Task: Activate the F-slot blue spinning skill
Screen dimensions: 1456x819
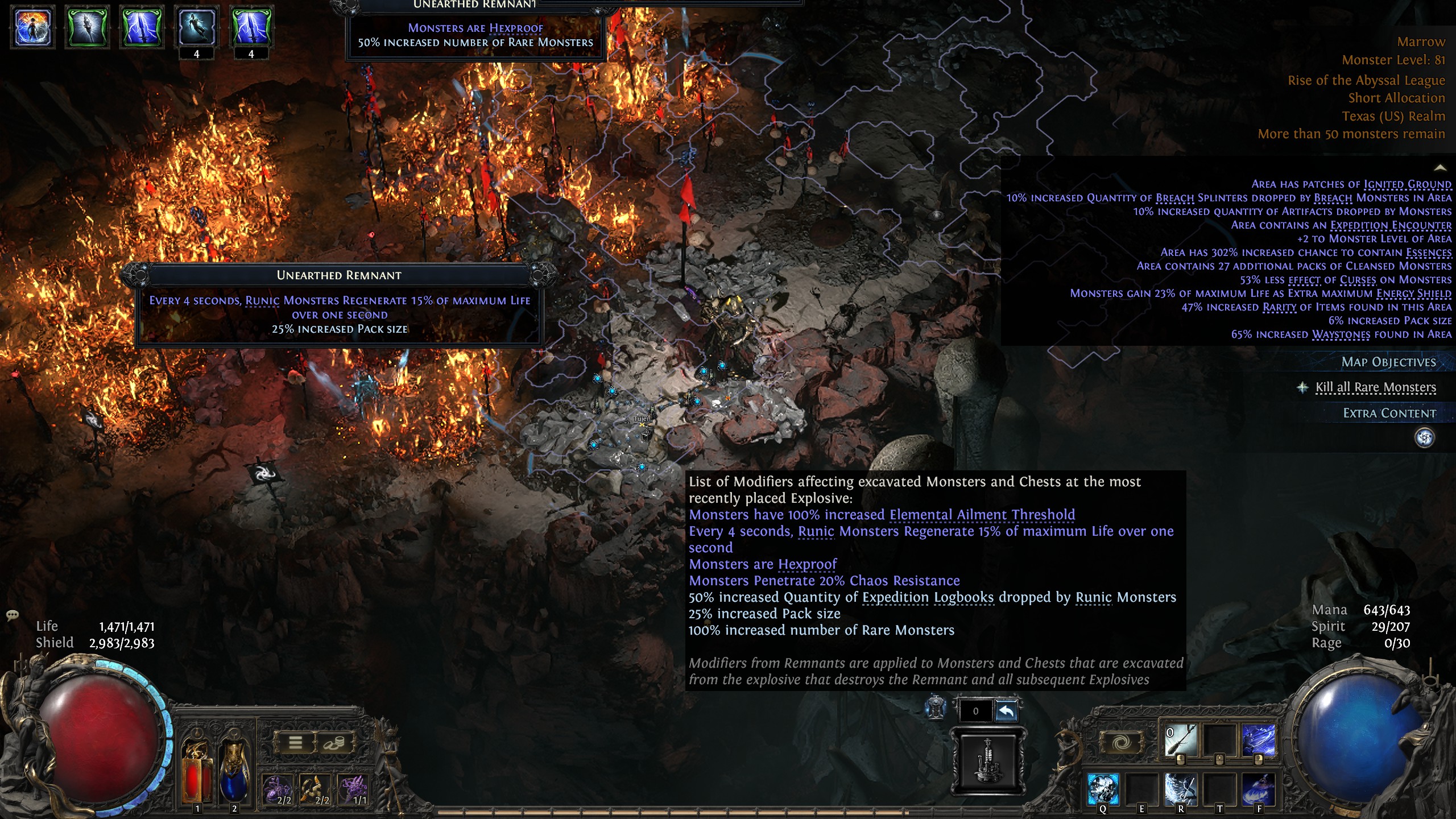Action: 1258,789
